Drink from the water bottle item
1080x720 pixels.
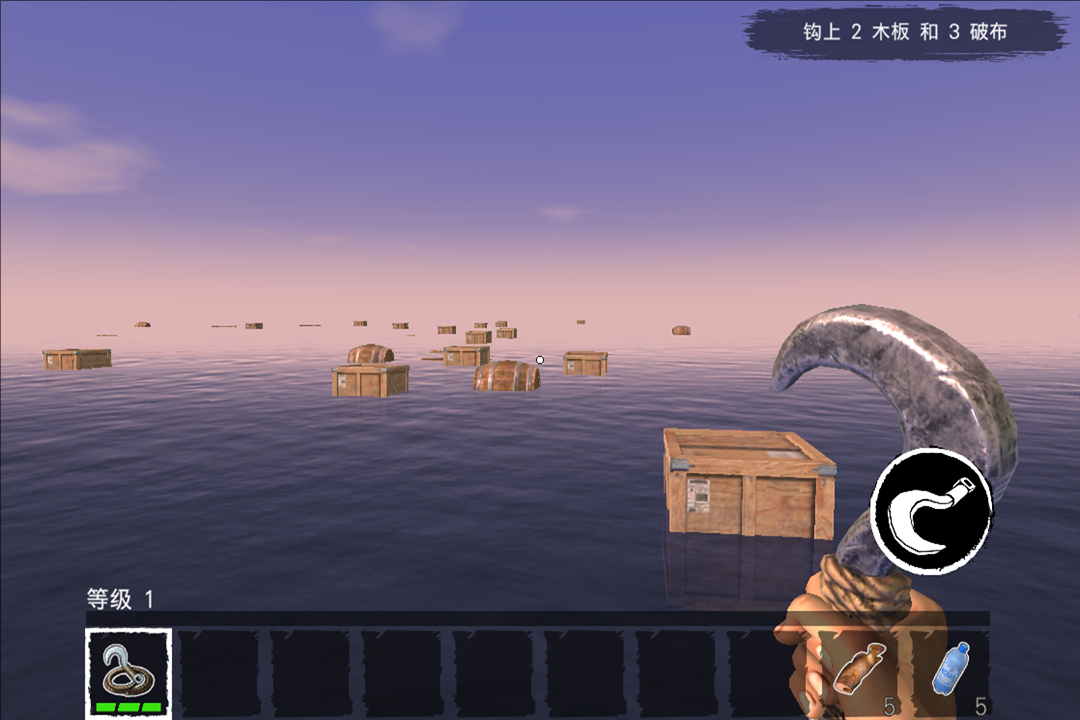[x=951, y=669]
